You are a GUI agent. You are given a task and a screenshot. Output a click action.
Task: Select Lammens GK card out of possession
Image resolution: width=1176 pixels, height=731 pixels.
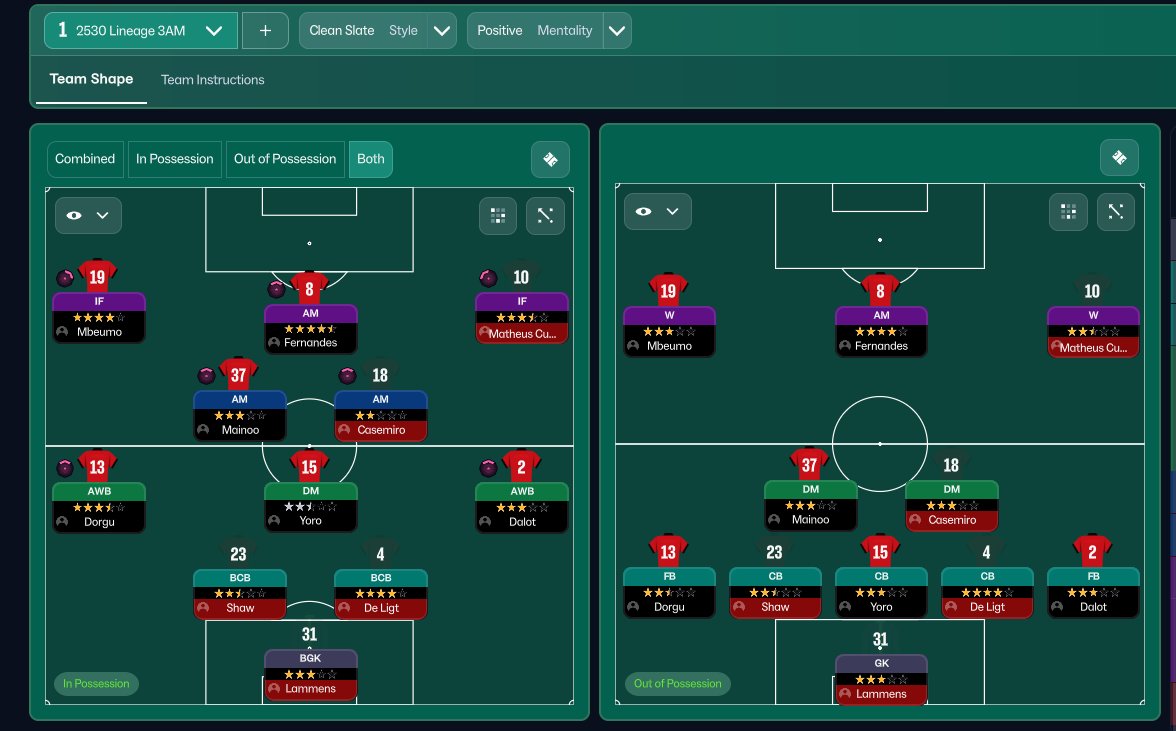coord(880,679)
